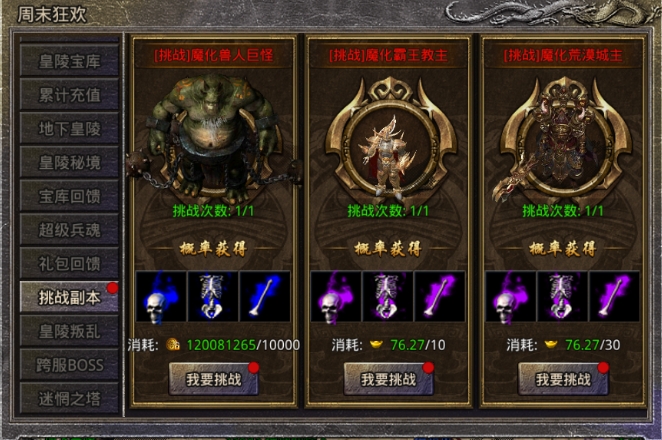The width and height of the screenshot is (662, 440).
Task: Challenge the 魔化霸王教主 boss with 我要挑战
Action: (x=389, y=379)
